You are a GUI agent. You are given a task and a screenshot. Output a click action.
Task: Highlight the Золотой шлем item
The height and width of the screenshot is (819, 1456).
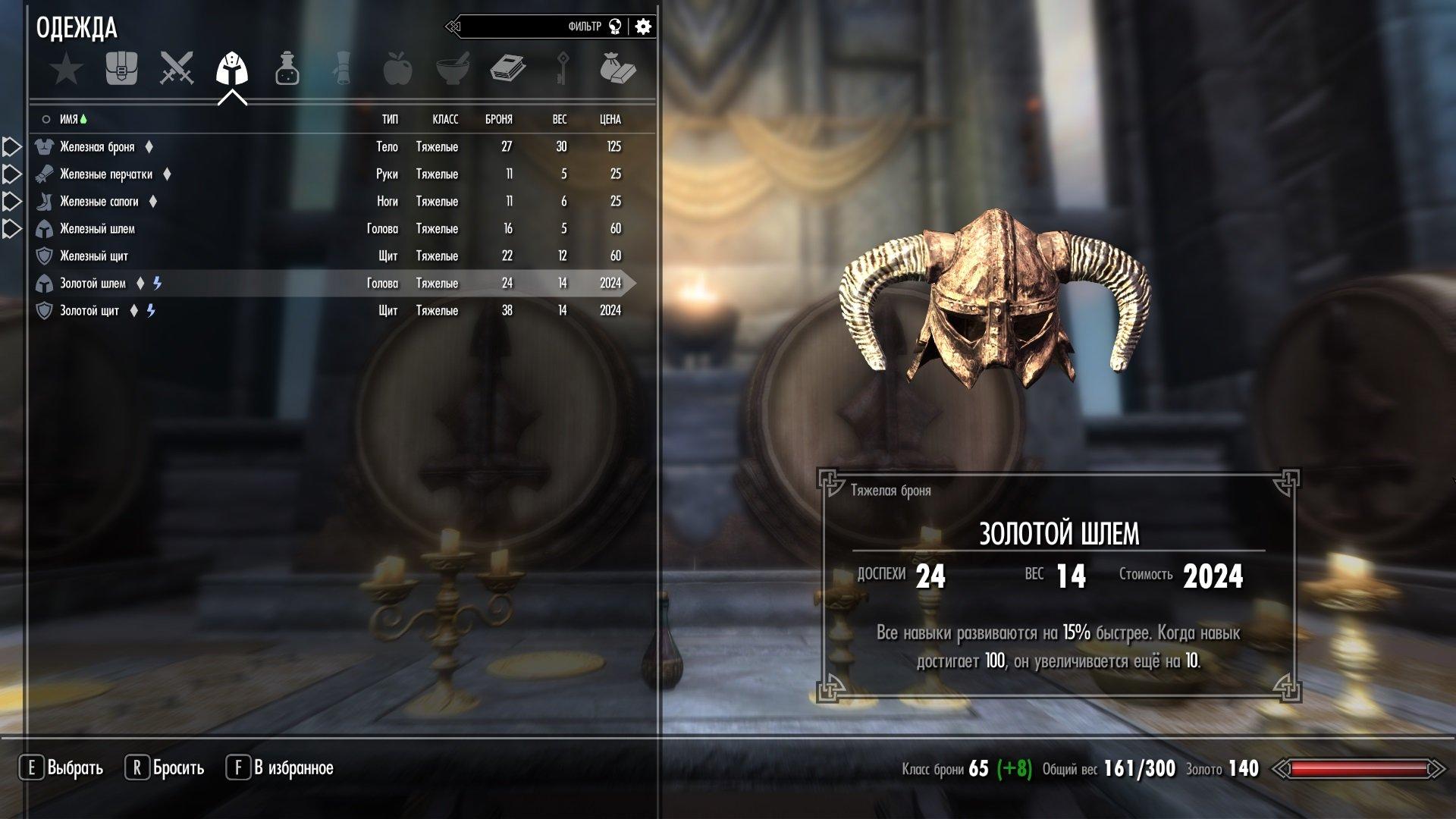tap(93, 284)
